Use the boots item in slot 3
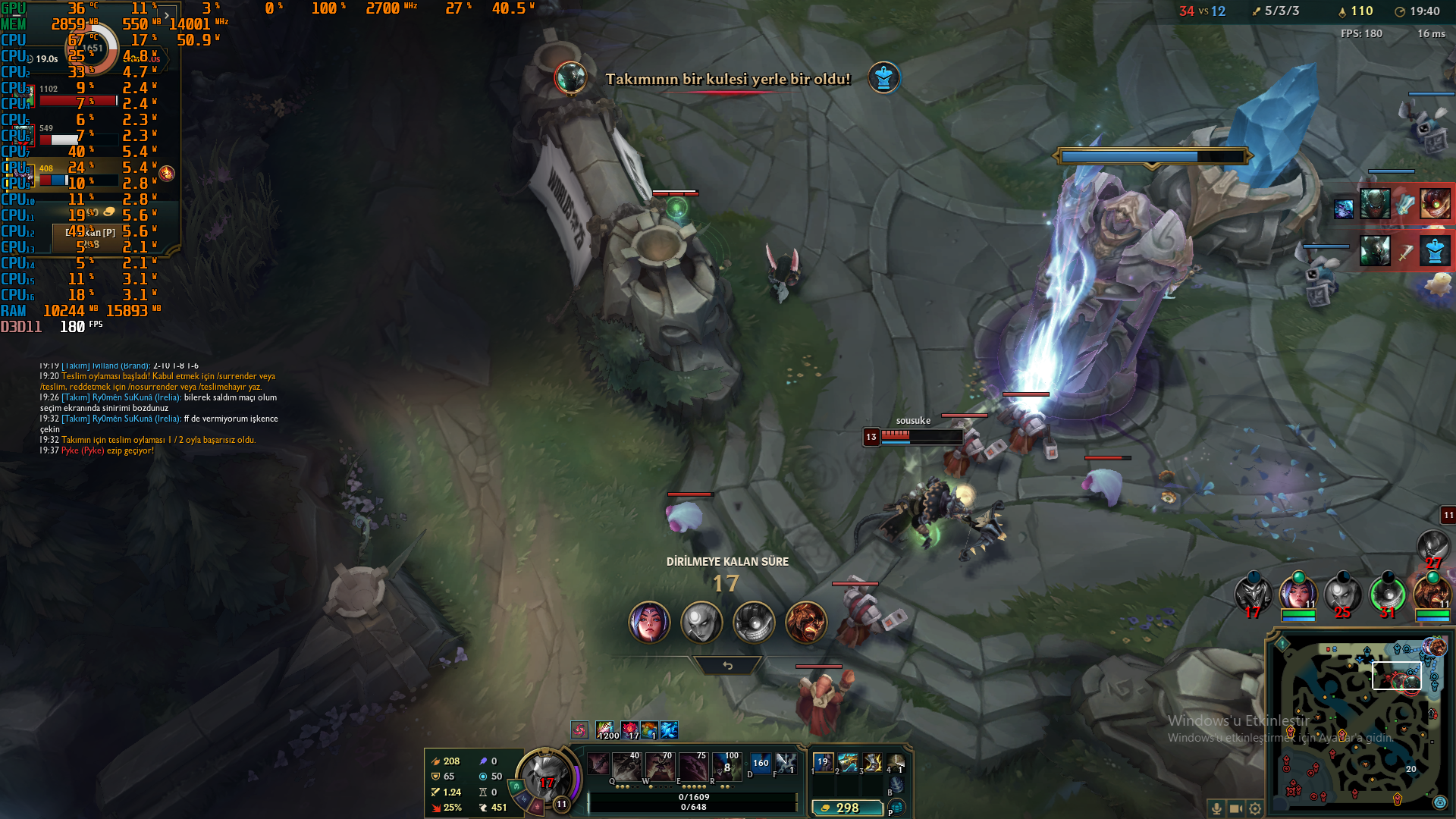Viewport: 1456px width, 819px height. (873, 762)
